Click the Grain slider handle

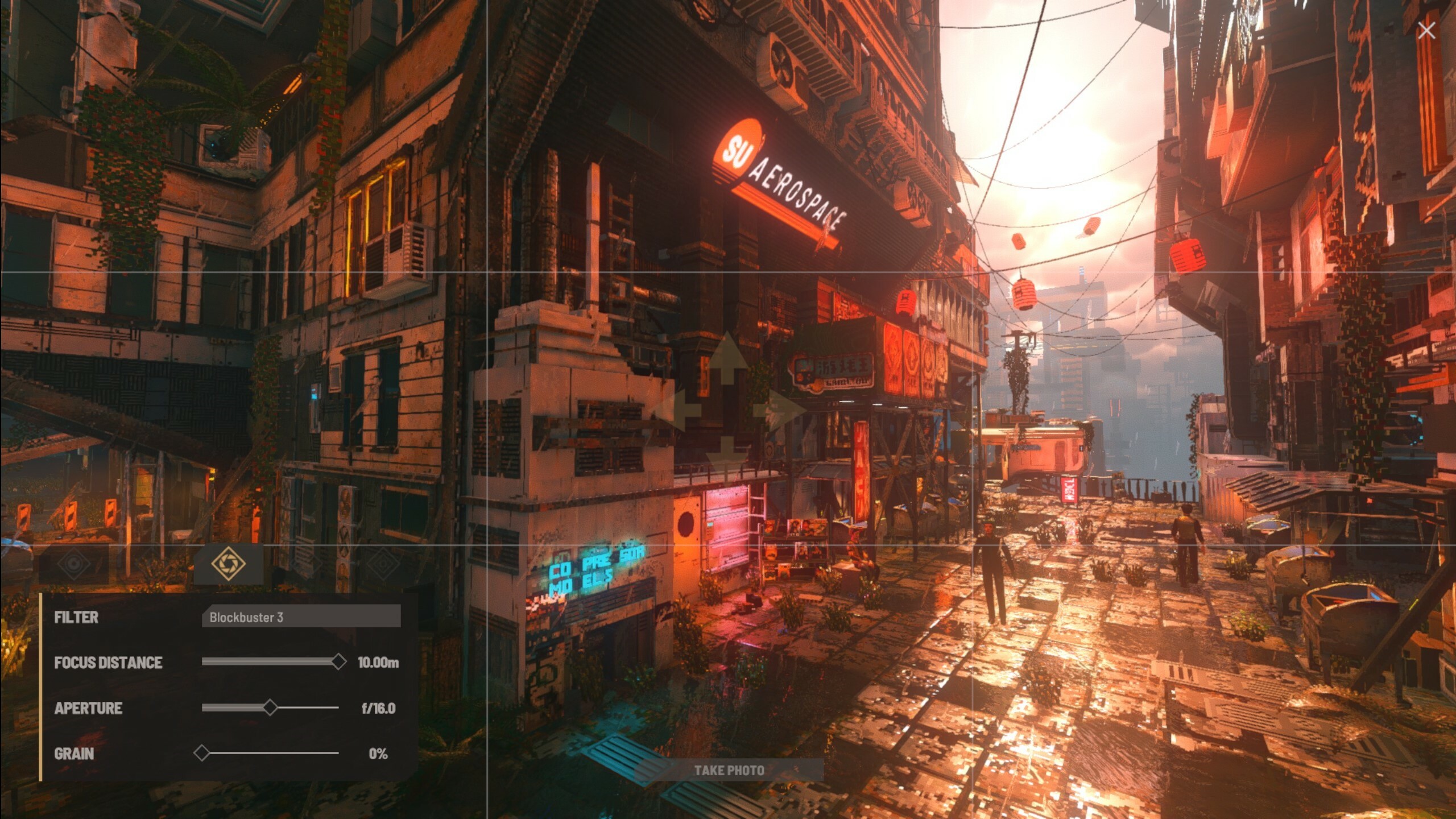pos(201,753)
